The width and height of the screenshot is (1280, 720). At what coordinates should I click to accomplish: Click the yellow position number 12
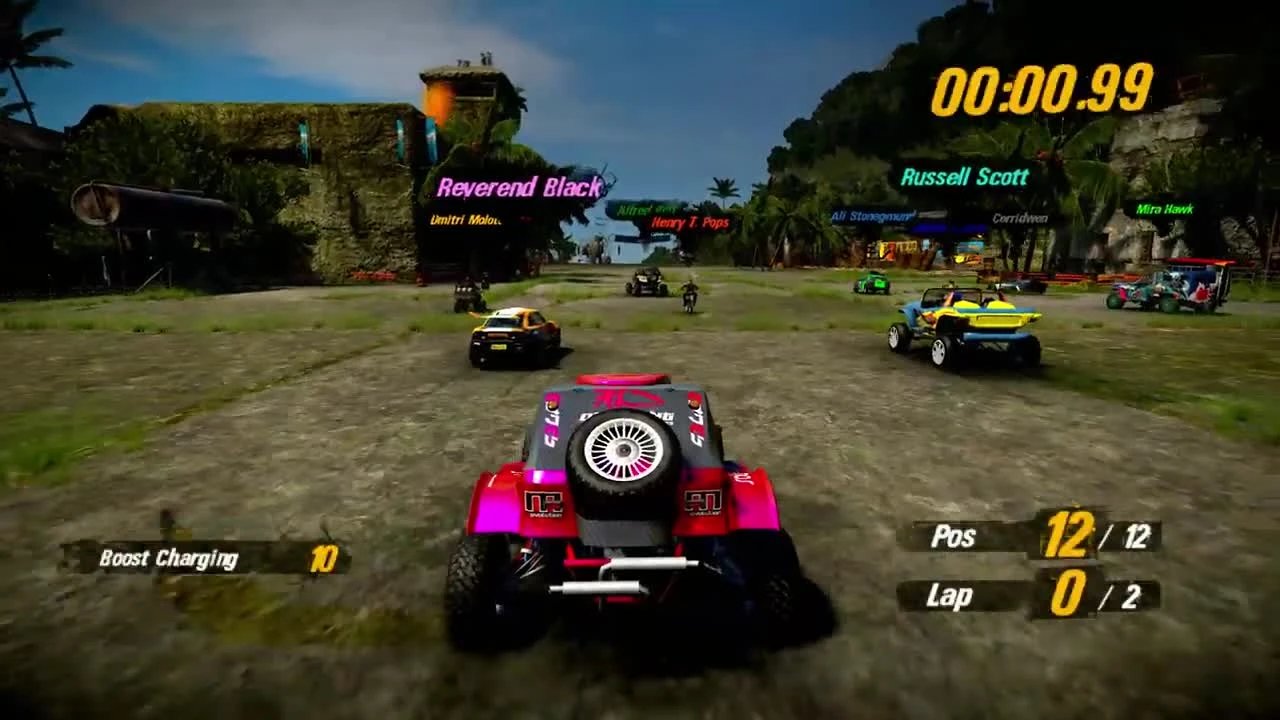pyautogui.click(x=1070, y=535)
